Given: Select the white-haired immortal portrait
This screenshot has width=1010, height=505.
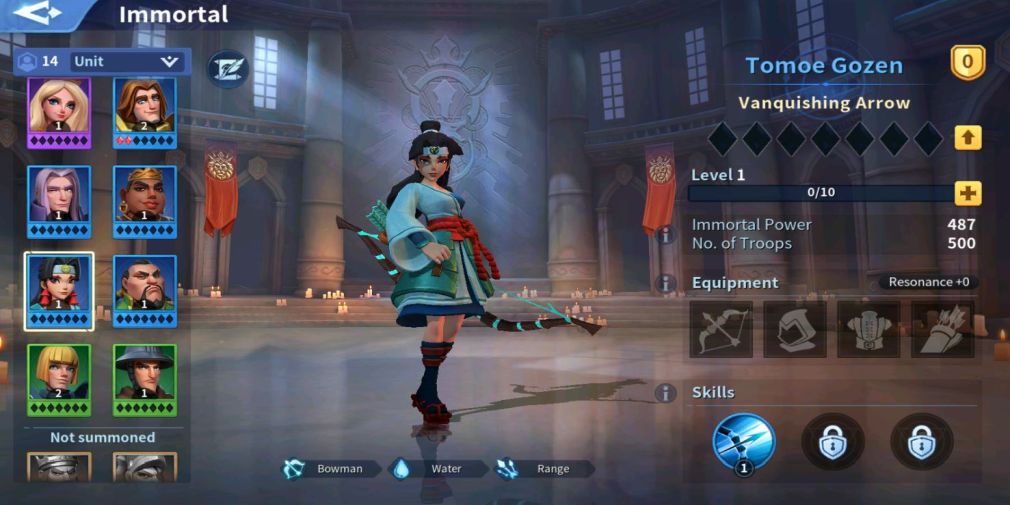Looking at the screenshot, I should point(58,200).
